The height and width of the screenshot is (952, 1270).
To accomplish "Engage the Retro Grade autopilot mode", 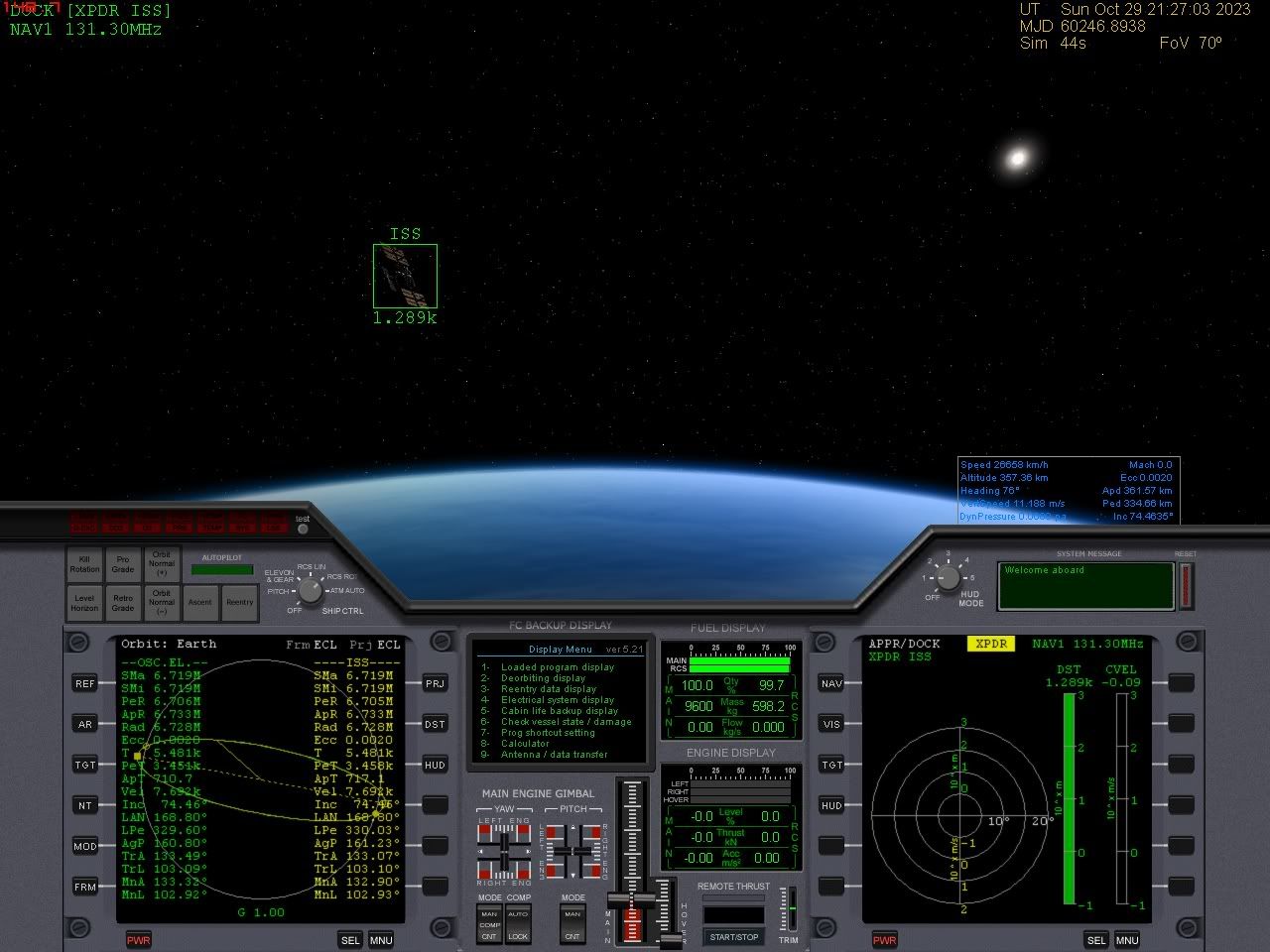I will pyautogui.click(x=123, y=603).
